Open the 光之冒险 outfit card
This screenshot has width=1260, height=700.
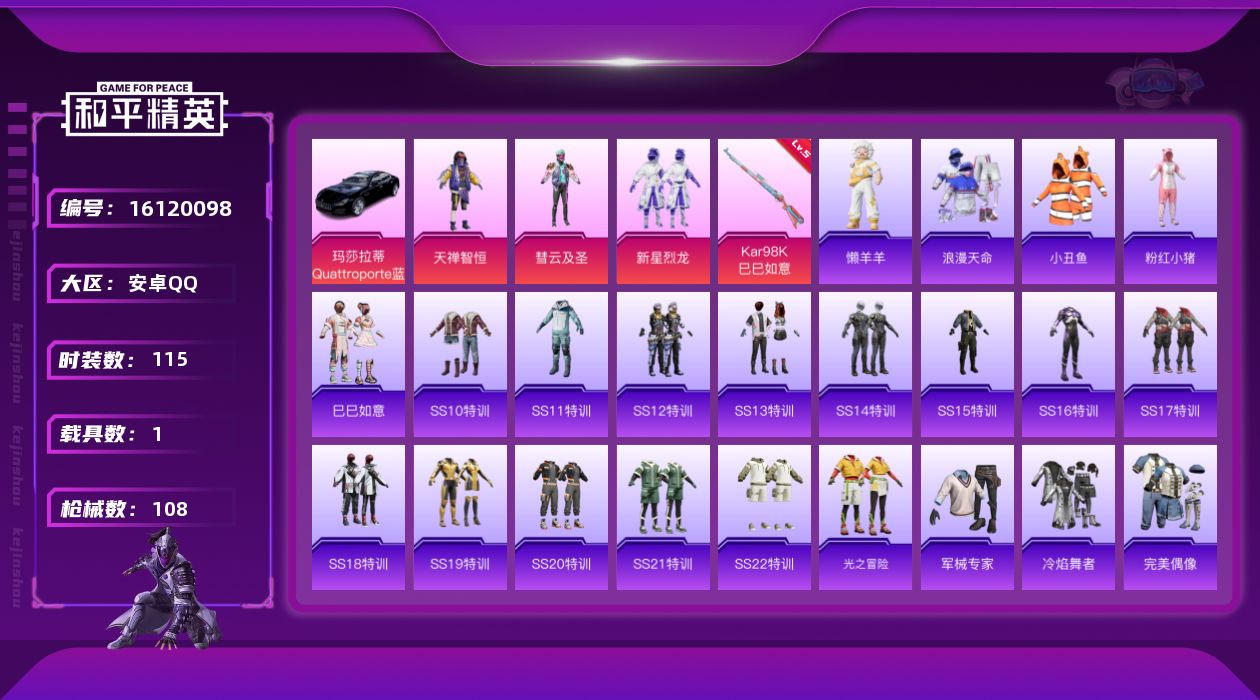click(865, 517)
